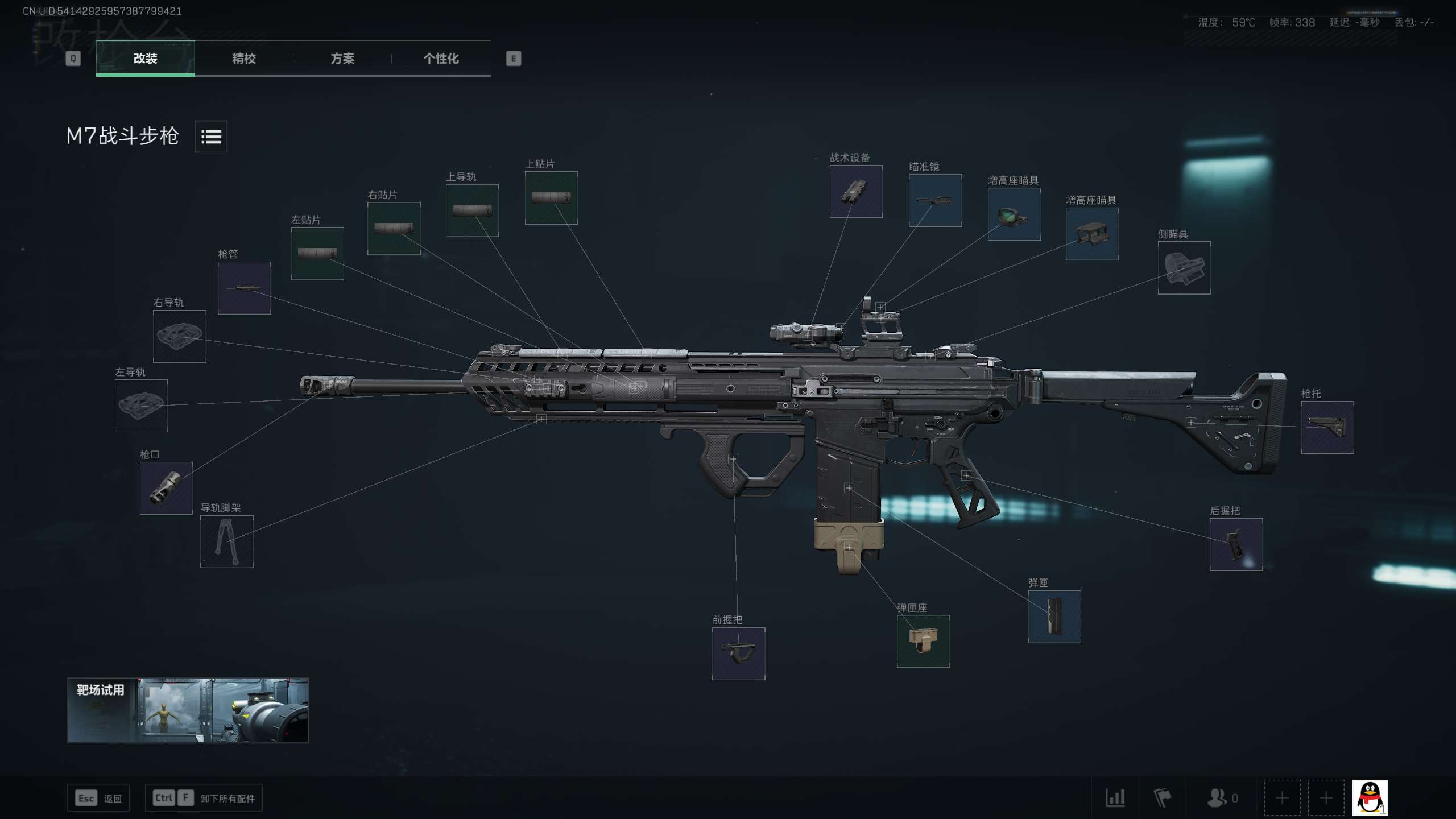The width and height of the screenshot is (1456, 819).
Task: Select the 后握把 rear grip slot
Action: coord(1236,544)
